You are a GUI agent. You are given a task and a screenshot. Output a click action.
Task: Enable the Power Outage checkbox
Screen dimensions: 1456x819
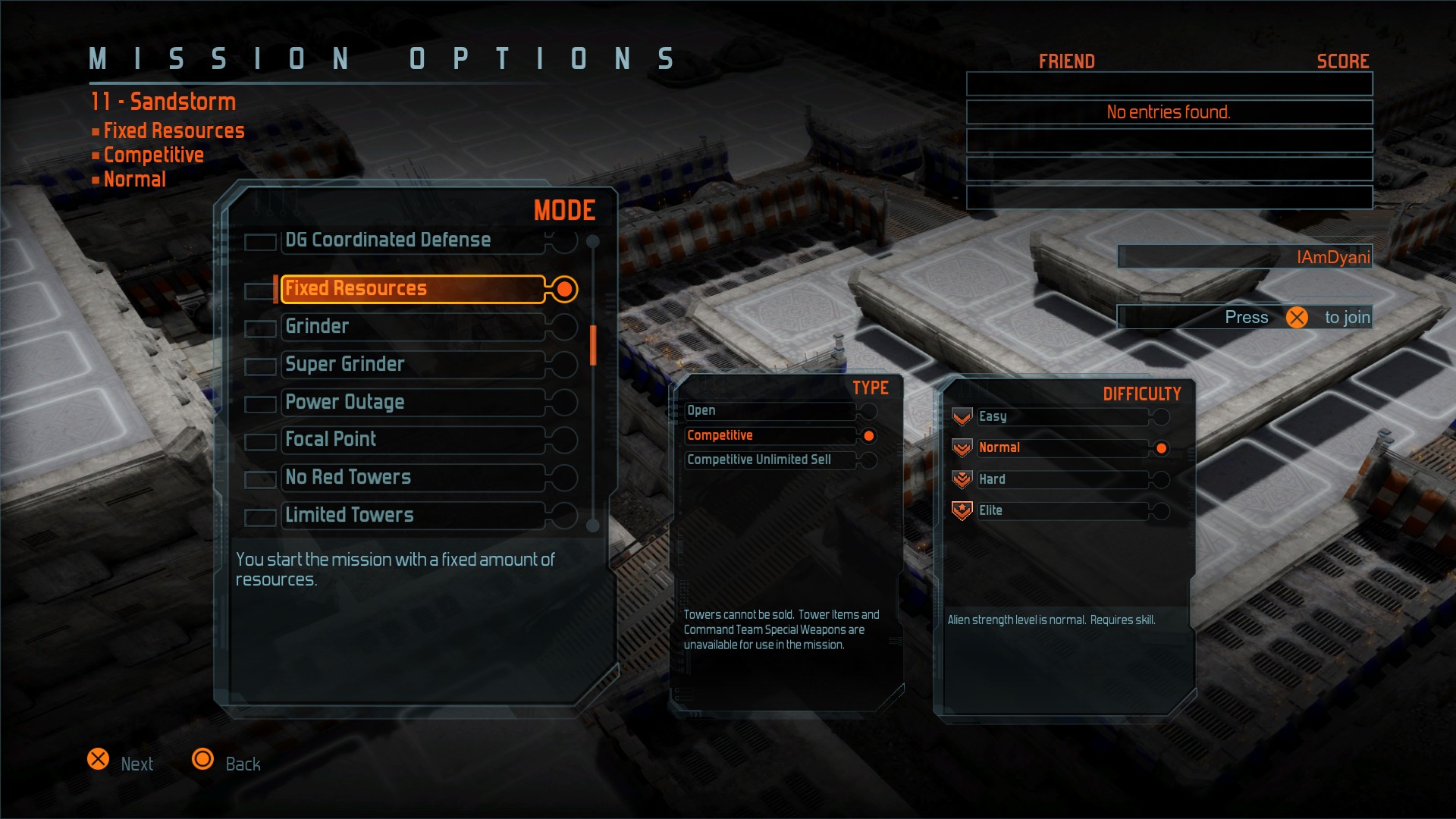[260, 403]
